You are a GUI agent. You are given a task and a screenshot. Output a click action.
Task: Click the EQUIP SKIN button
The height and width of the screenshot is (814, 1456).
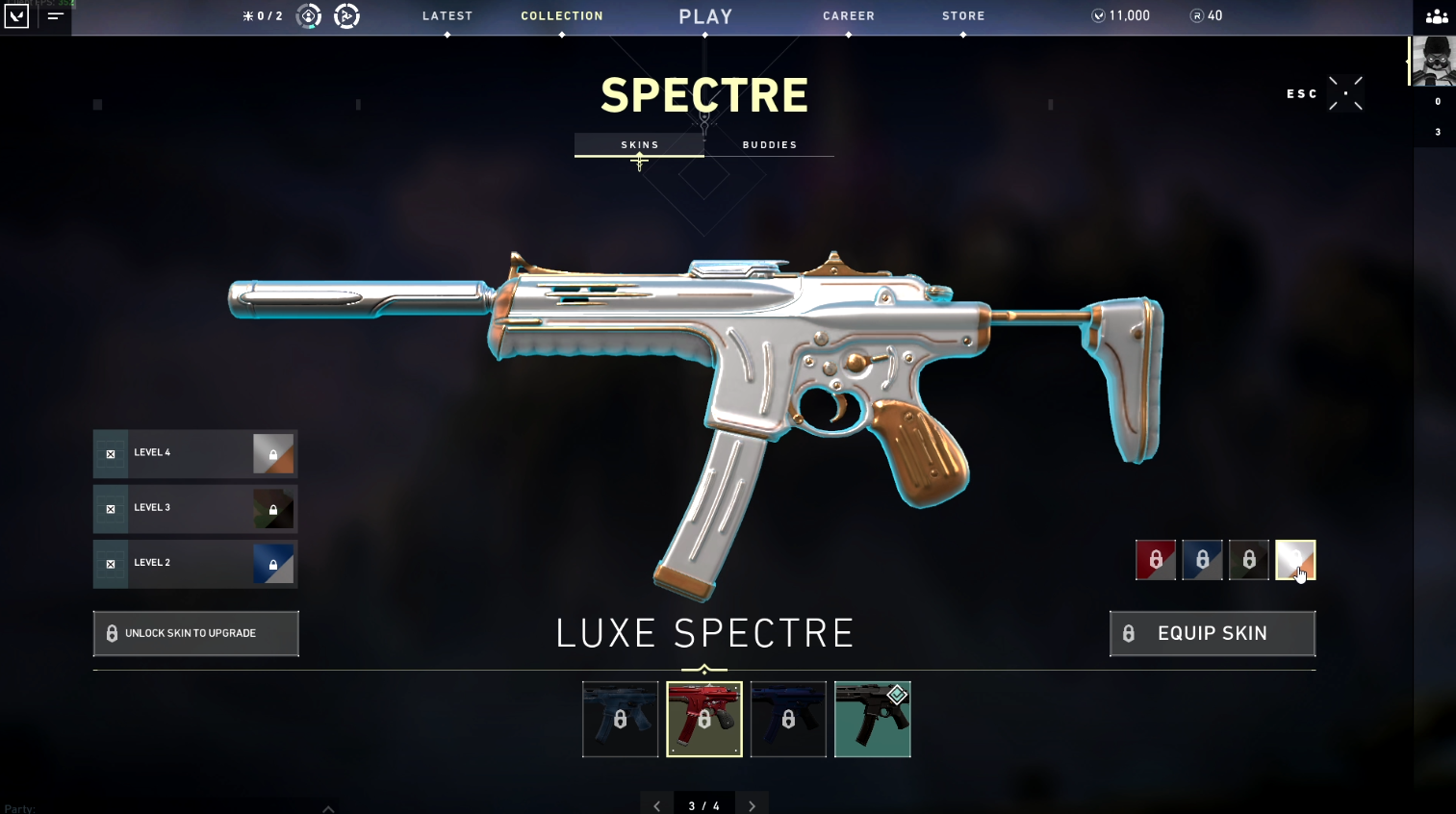[x=1212, y=633]
